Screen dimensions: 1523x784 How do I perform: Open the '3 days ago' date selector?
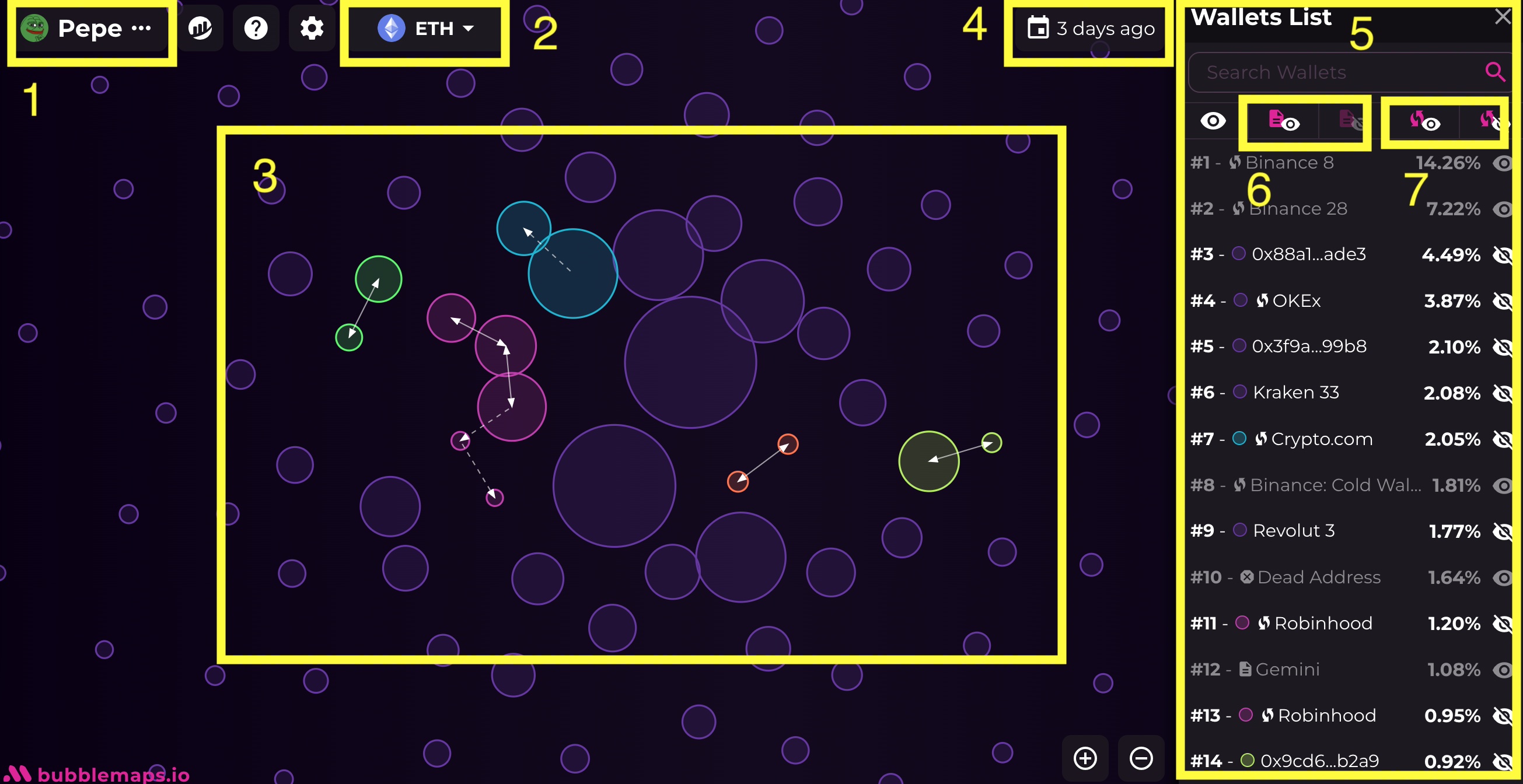1091,29
